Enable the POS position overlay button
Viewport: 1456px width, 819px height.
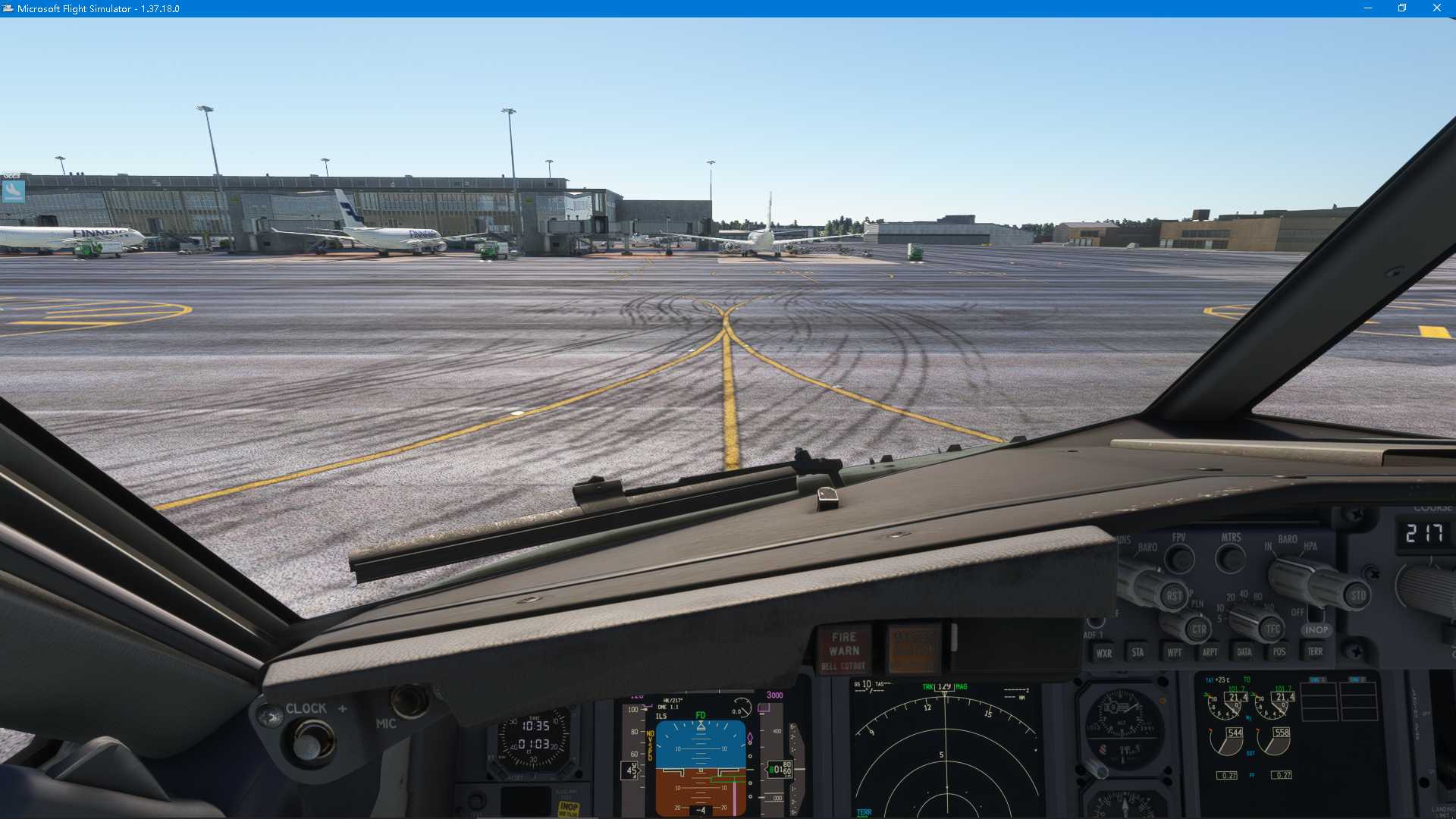click(x=1279, y=651)
